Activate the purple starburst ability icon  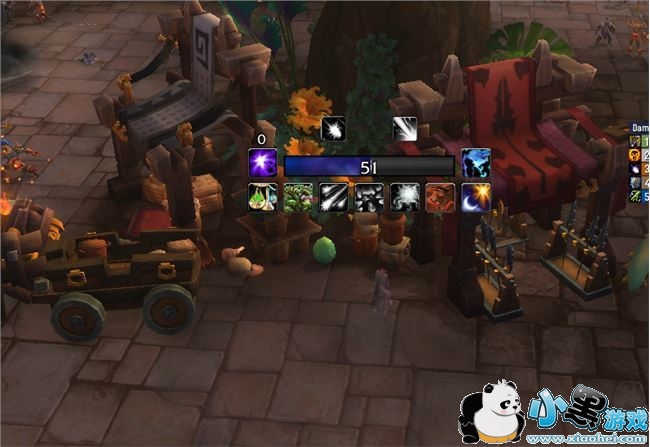click(263, 163)
